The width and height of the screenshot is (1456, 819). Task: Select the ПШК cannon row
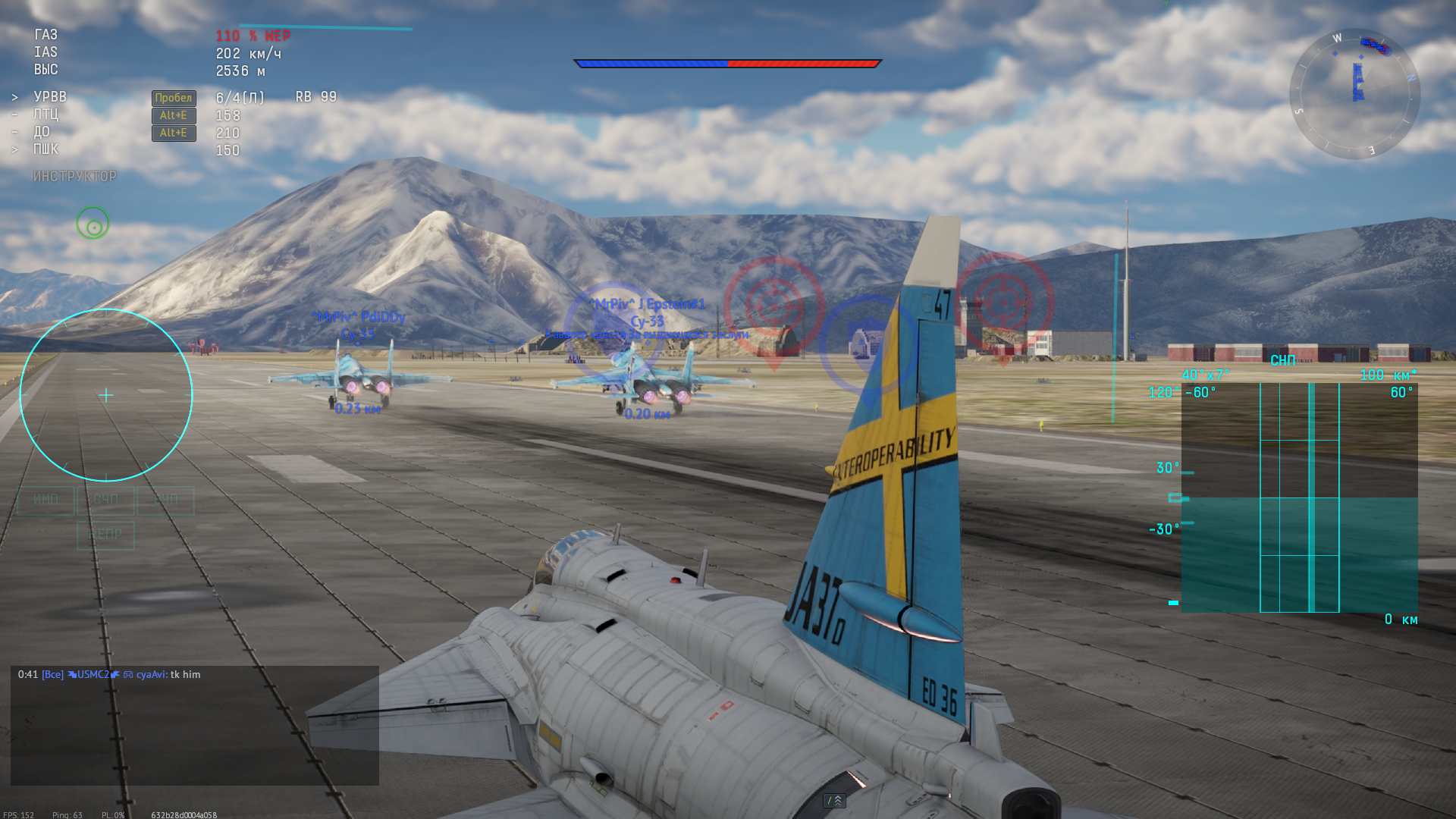[45, 149]
